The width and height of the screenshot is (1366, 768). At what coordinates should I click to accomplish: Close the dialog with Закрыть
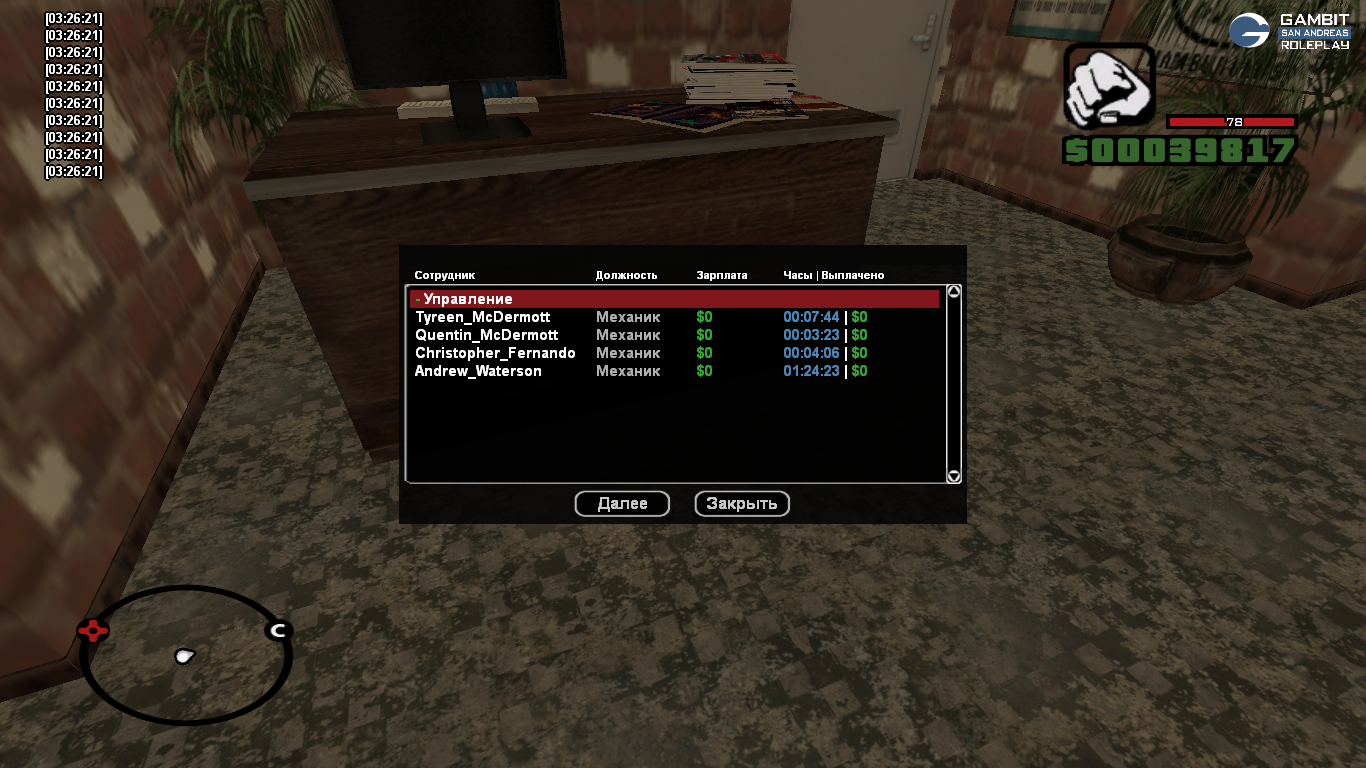[x=742, y=504]
